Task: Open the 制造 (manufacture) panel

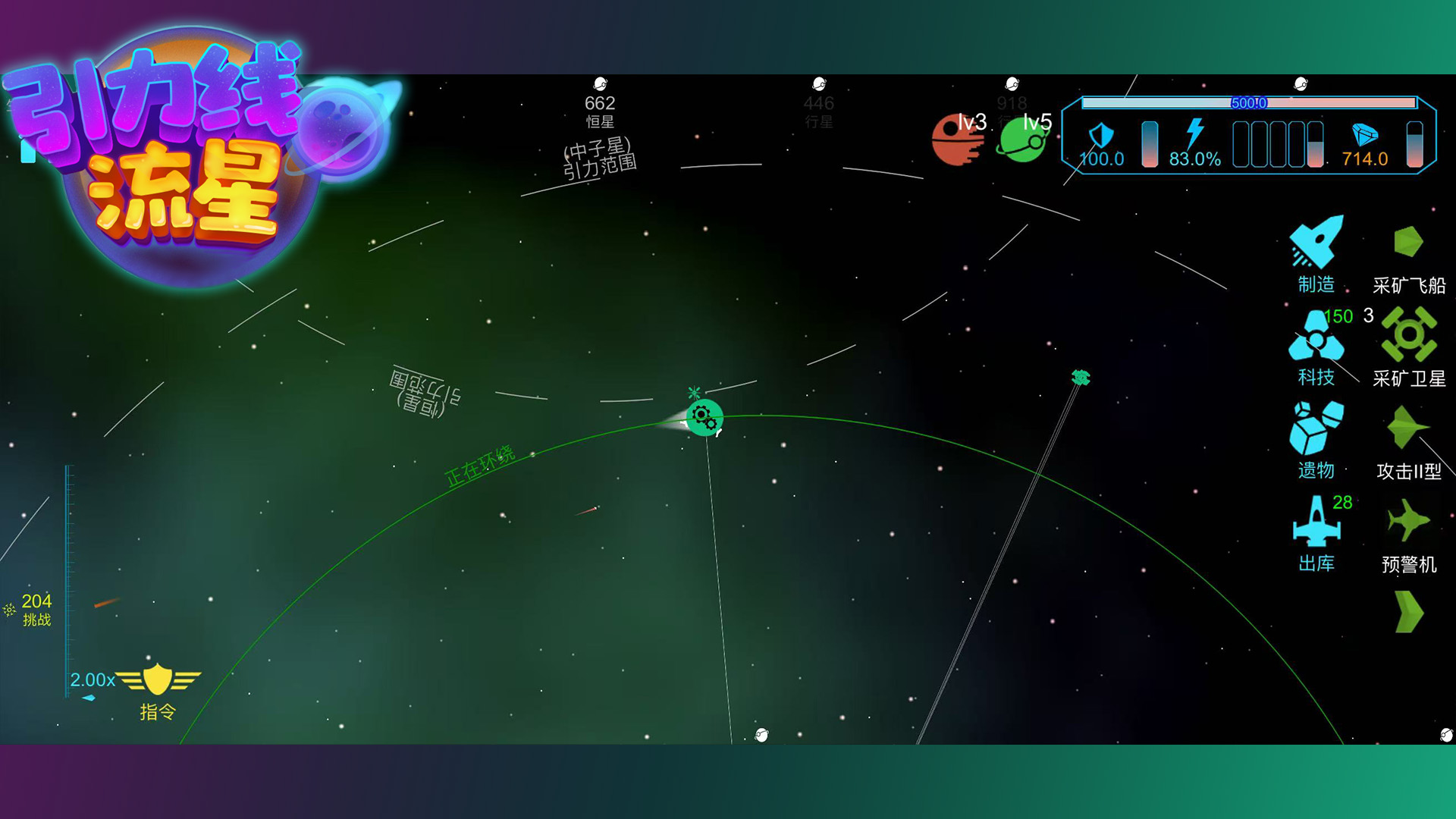Action: point(1316,243)
